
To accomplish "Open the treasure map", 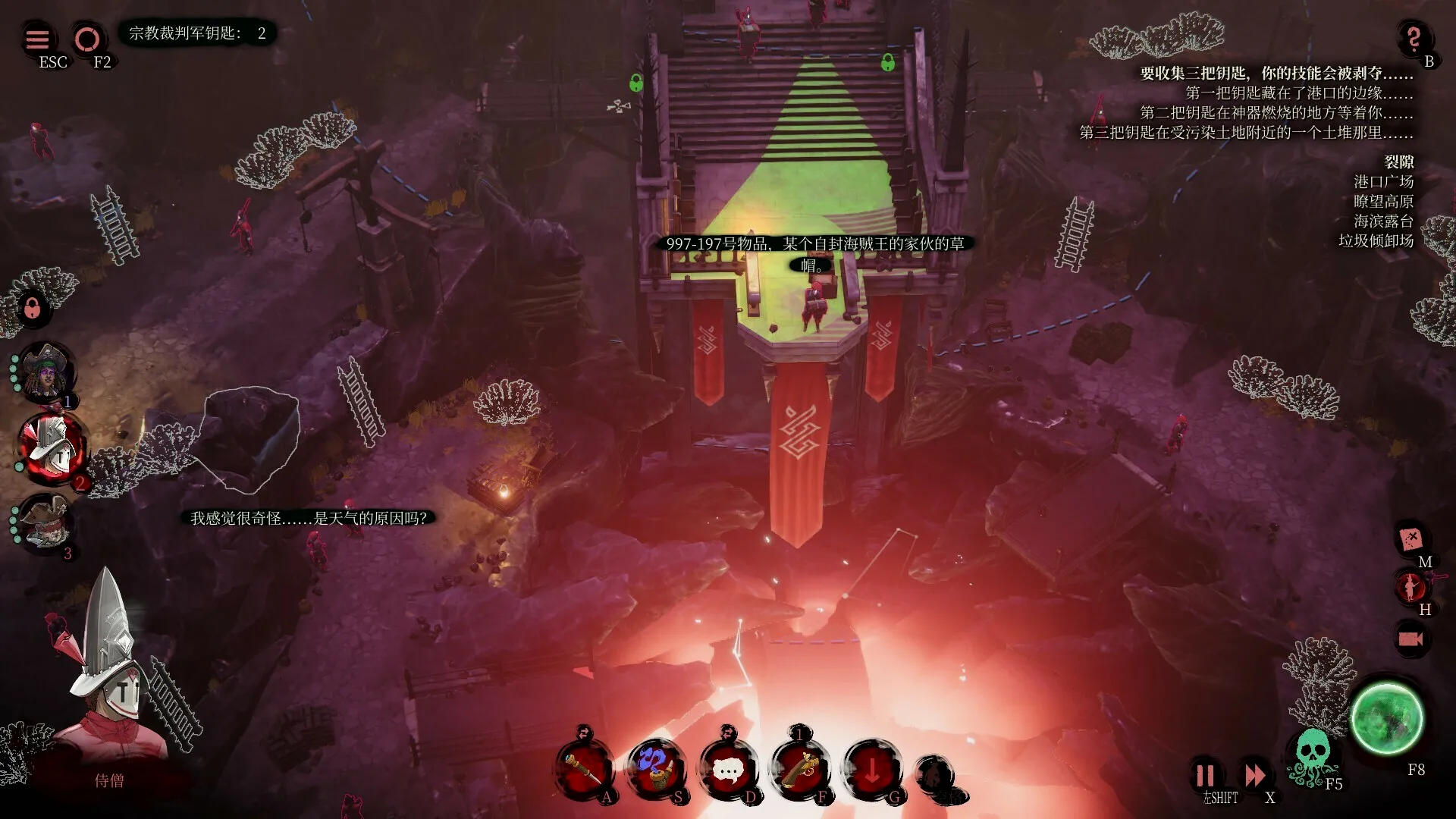I will (x=1410, y=539).
